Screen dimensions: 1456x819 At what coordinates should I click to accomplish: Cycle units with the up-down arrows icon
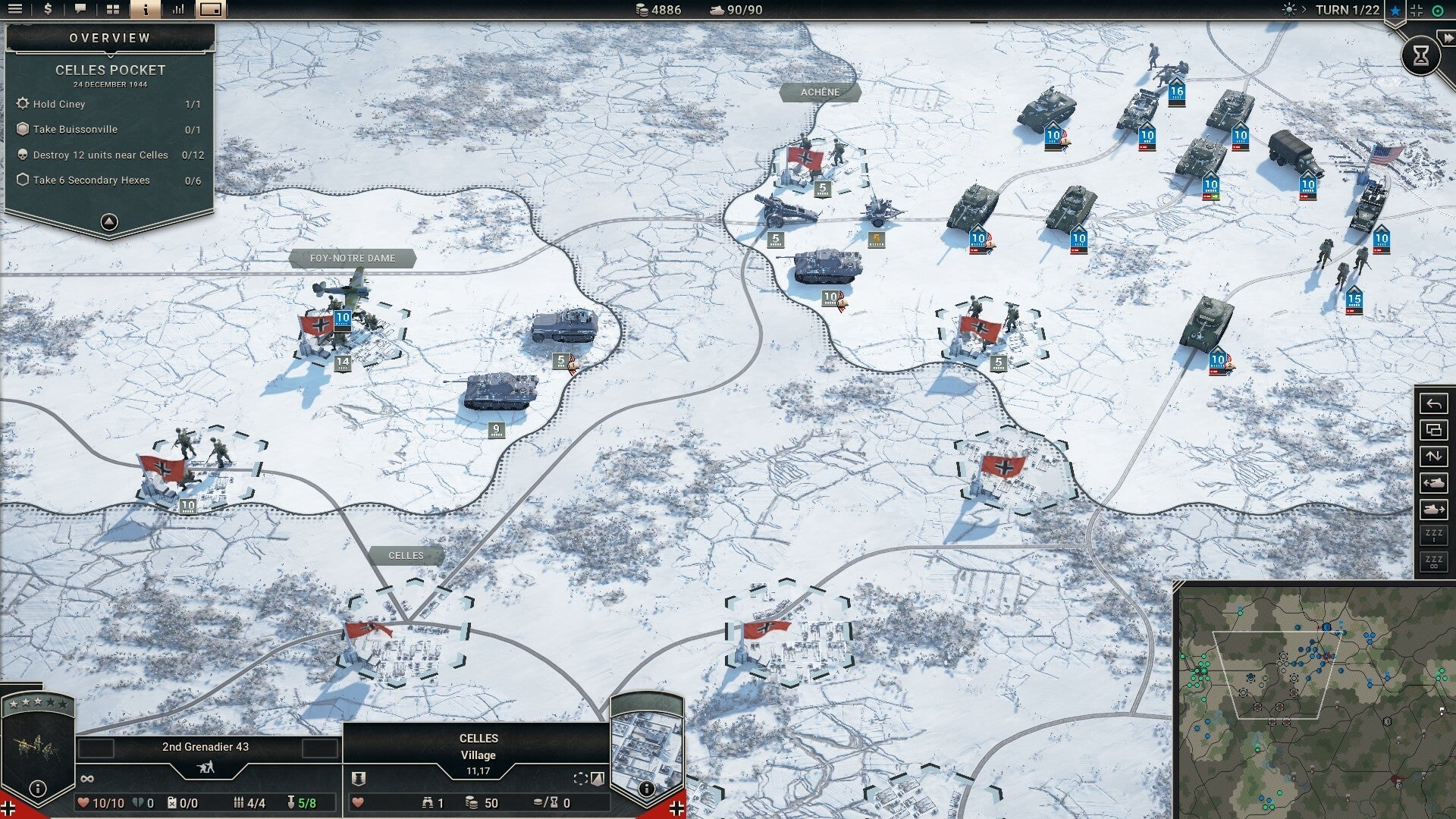[1433, 456]
